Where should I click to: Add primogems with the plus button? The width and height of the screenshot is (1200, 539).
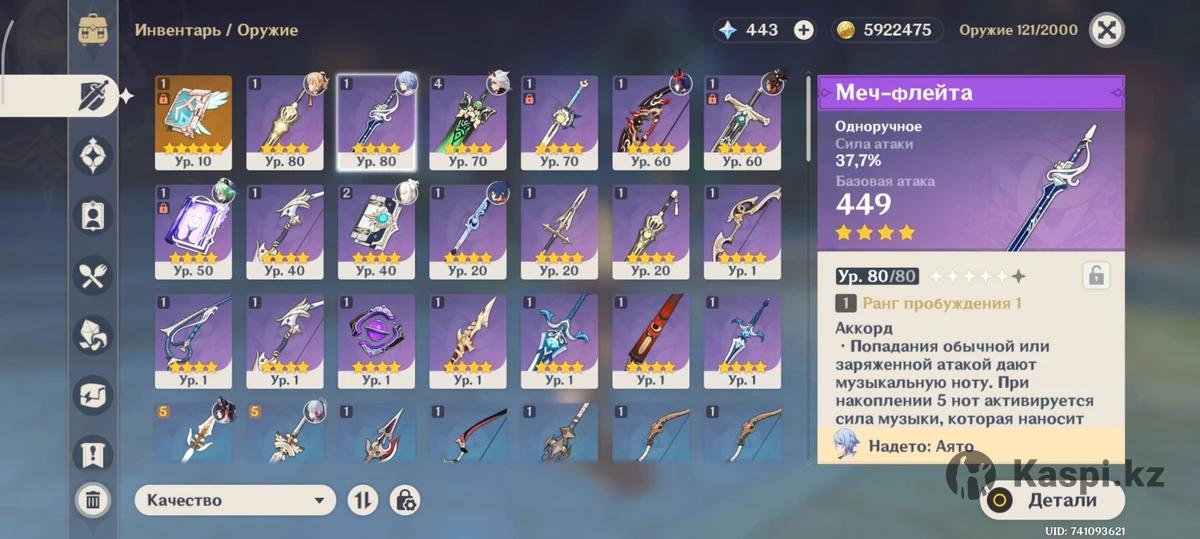click(x=803, y=30)
